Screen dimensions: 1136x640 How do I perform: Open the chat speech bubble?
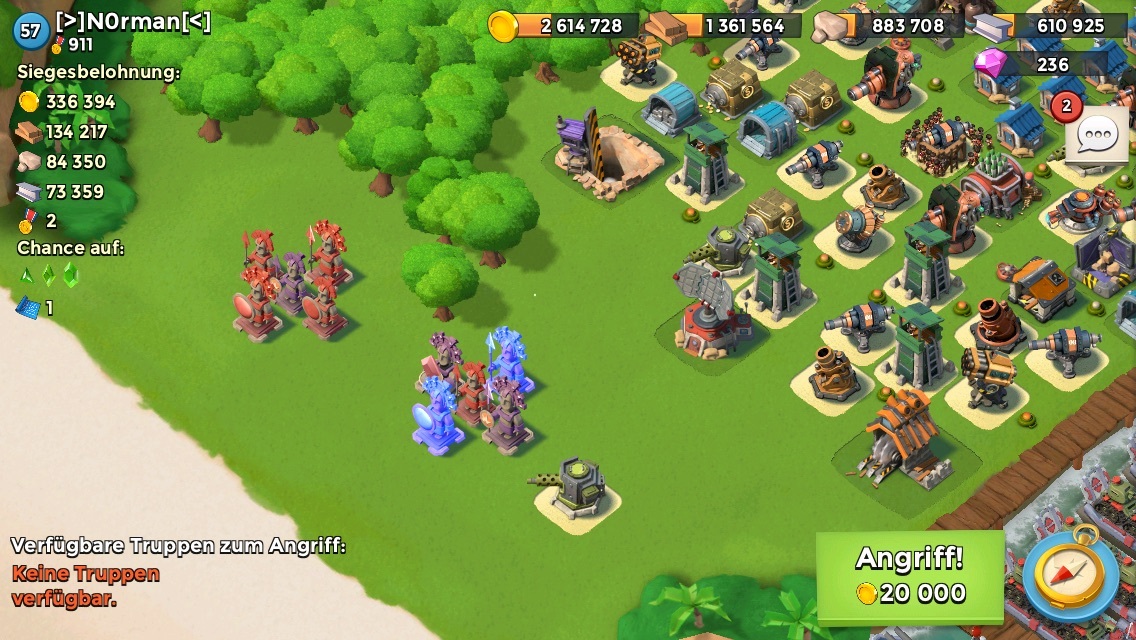[1097, 135]
